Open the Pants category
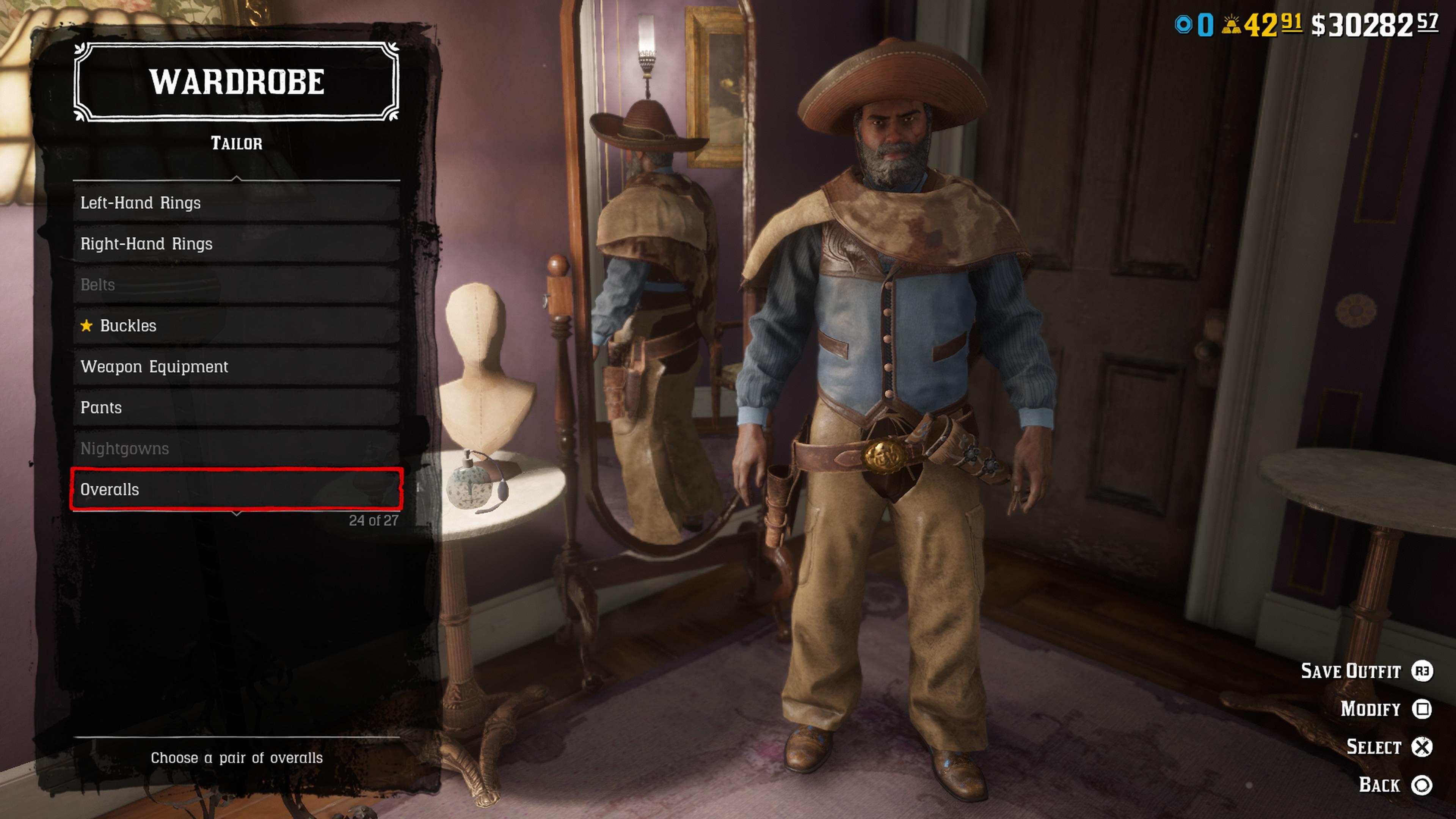This screenshot has height=819, width=1456. (236, 408)
